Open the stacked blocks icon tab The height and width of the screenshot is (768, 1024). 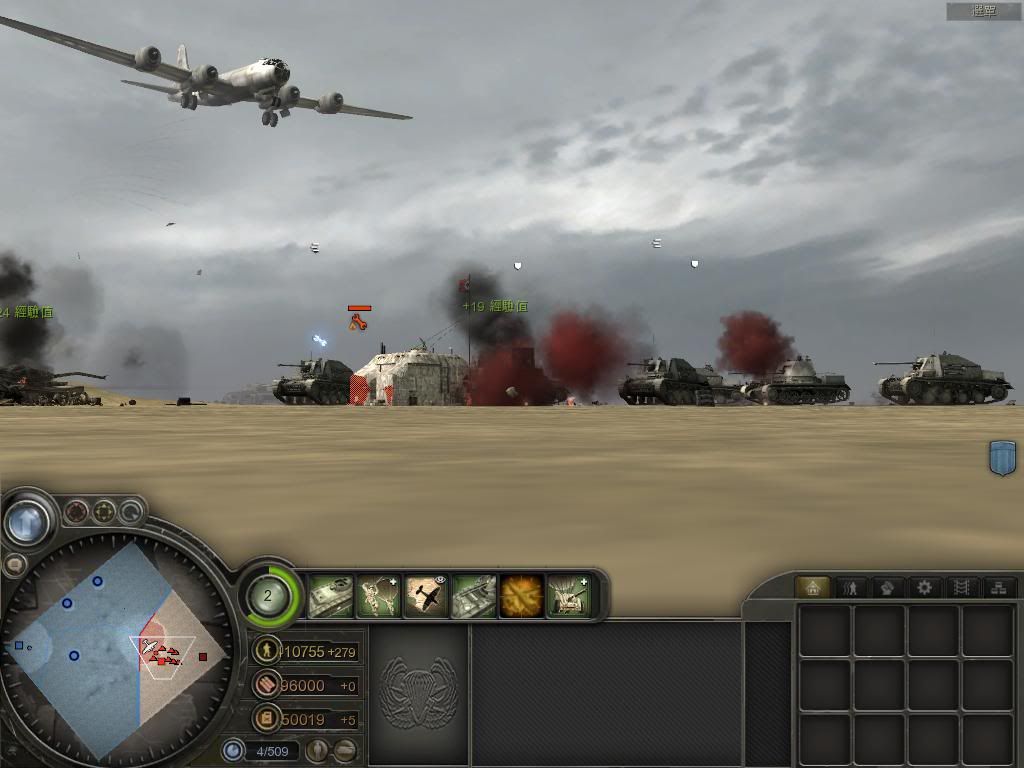coord(996,587)
